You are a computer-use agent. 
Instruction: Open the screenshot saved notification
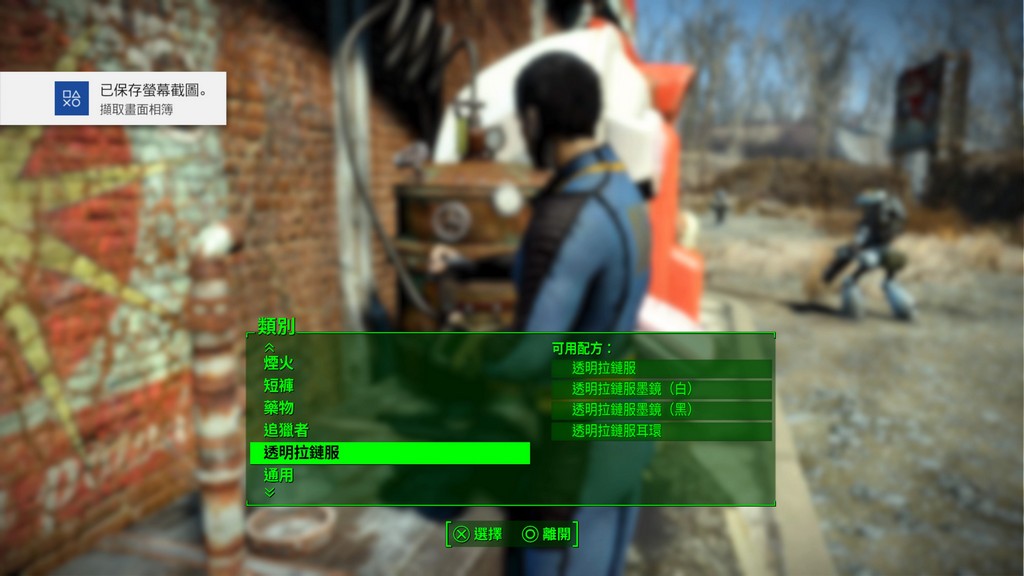click(113, 98)
